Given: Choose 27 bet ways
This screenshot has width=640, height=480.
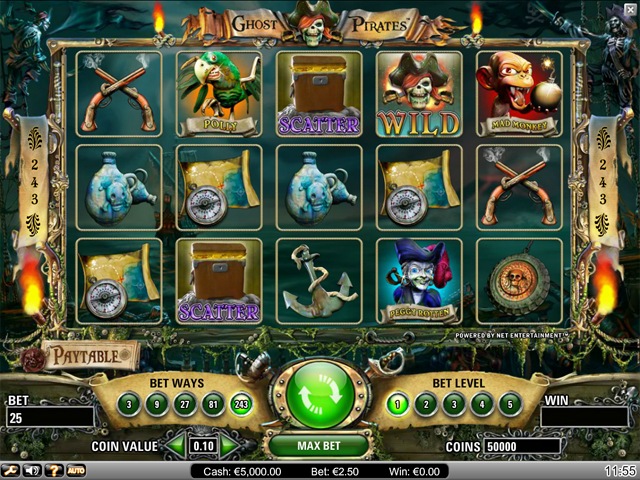Looking at the screenshot, I should (x=184, y=403).
